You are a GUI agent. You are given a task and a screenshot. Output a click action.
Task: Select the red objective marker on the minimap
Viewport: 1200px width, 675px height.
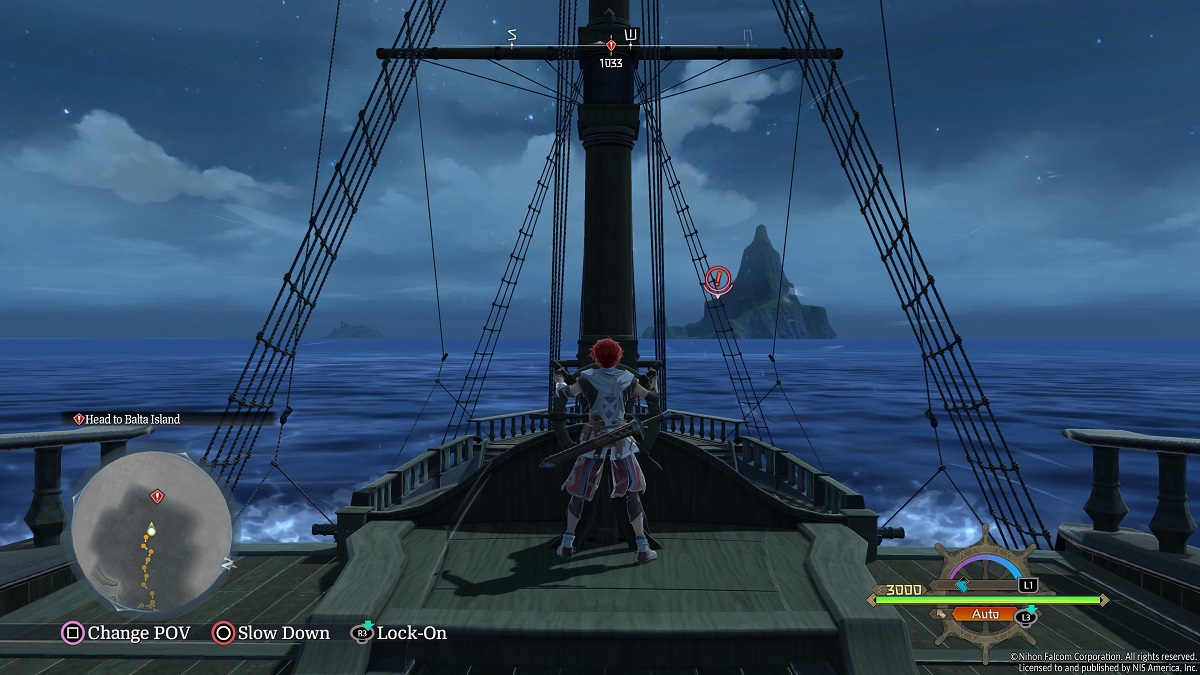click(x=156, y=496)
